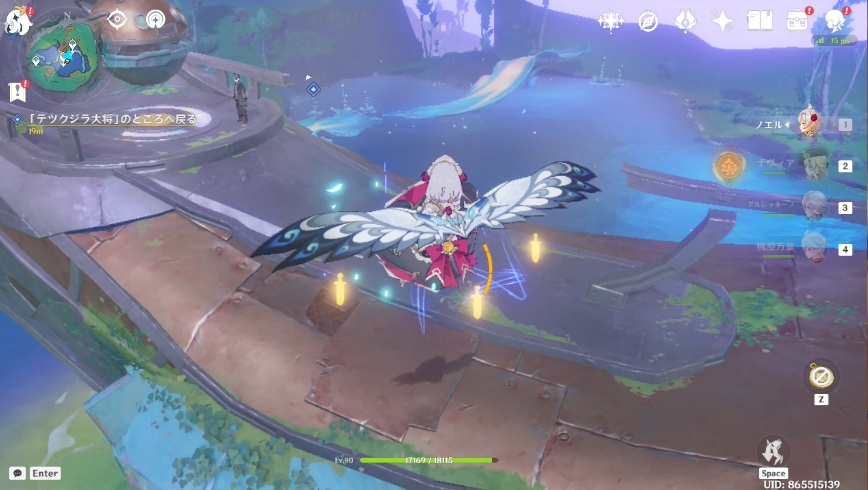Open the adventurer handbook book icon
The height and width of the screenshot is (490, 868).
[x=760, y=20]
